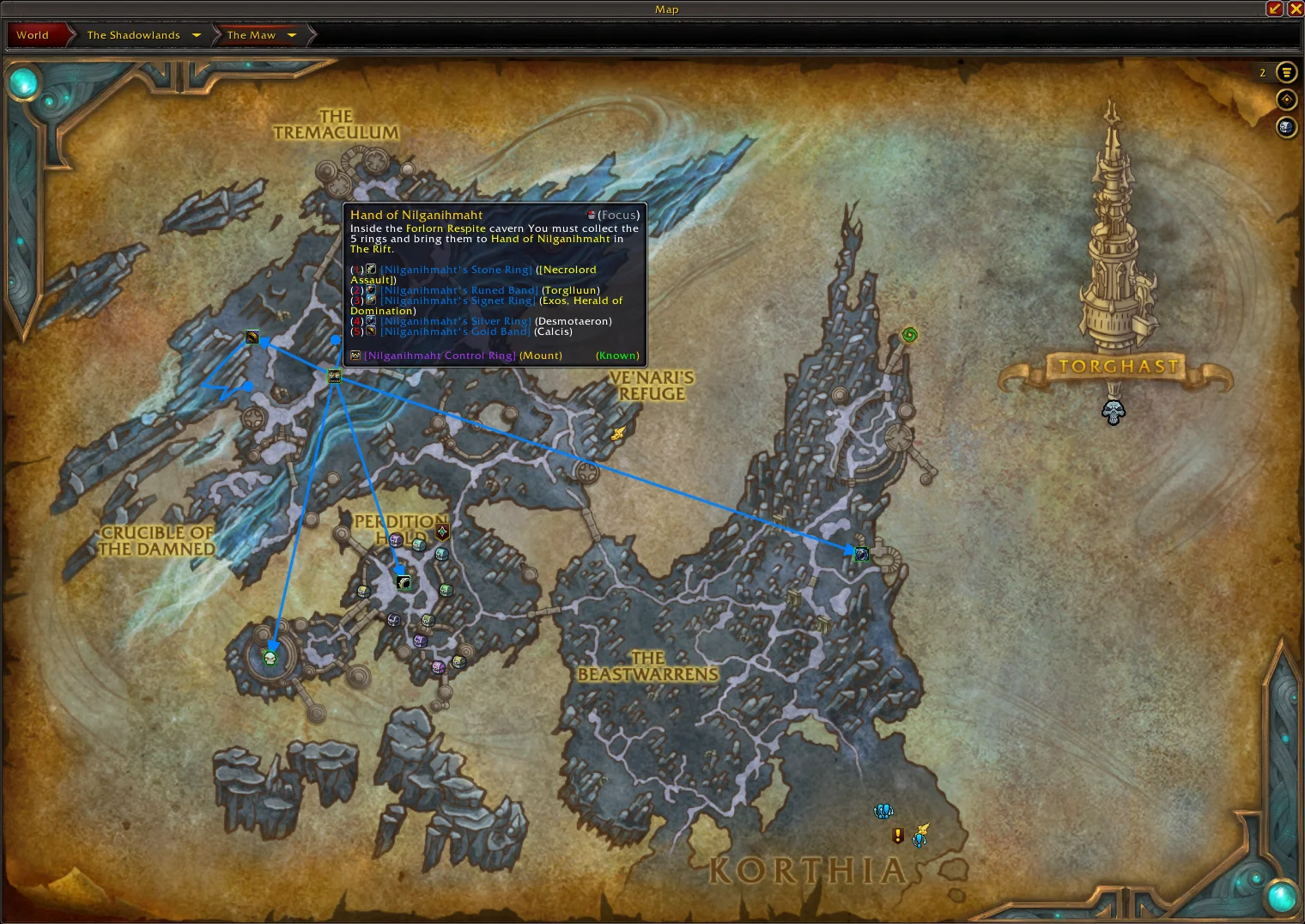The width and height of the screenshot is (1305, 924).
Task: Click the ring pin at the Beastwarrens arrow
Action: coord(861,554)
